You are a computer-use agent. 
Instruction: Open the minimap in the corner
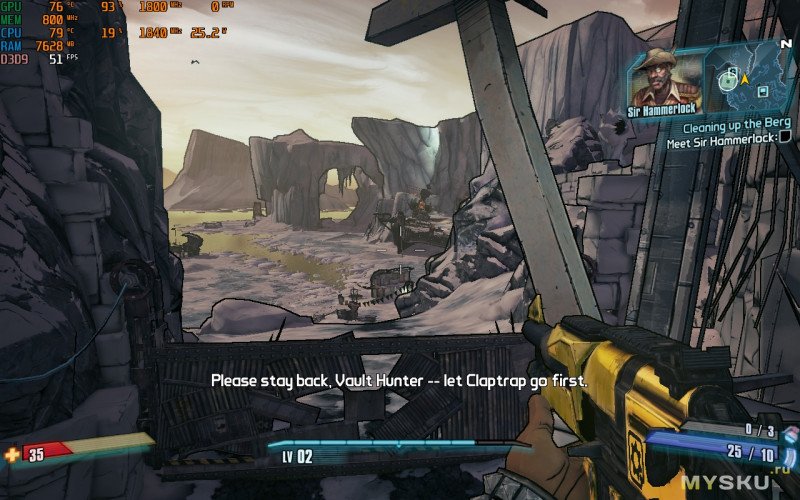(750, 80)
